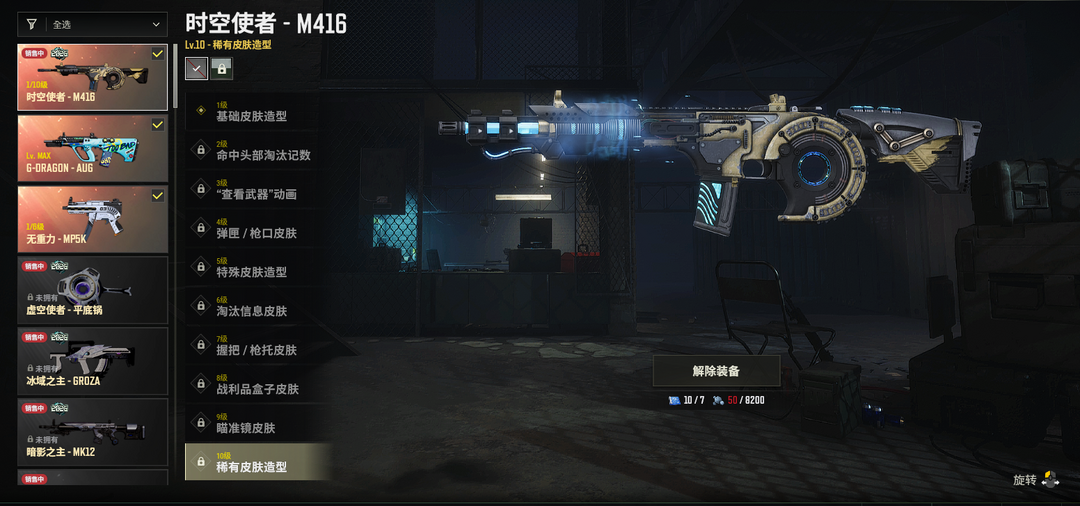Pick the 无重力 - MP5K skin
Image resolution: width=1080 pixels, height=506 pixels.
92,219
